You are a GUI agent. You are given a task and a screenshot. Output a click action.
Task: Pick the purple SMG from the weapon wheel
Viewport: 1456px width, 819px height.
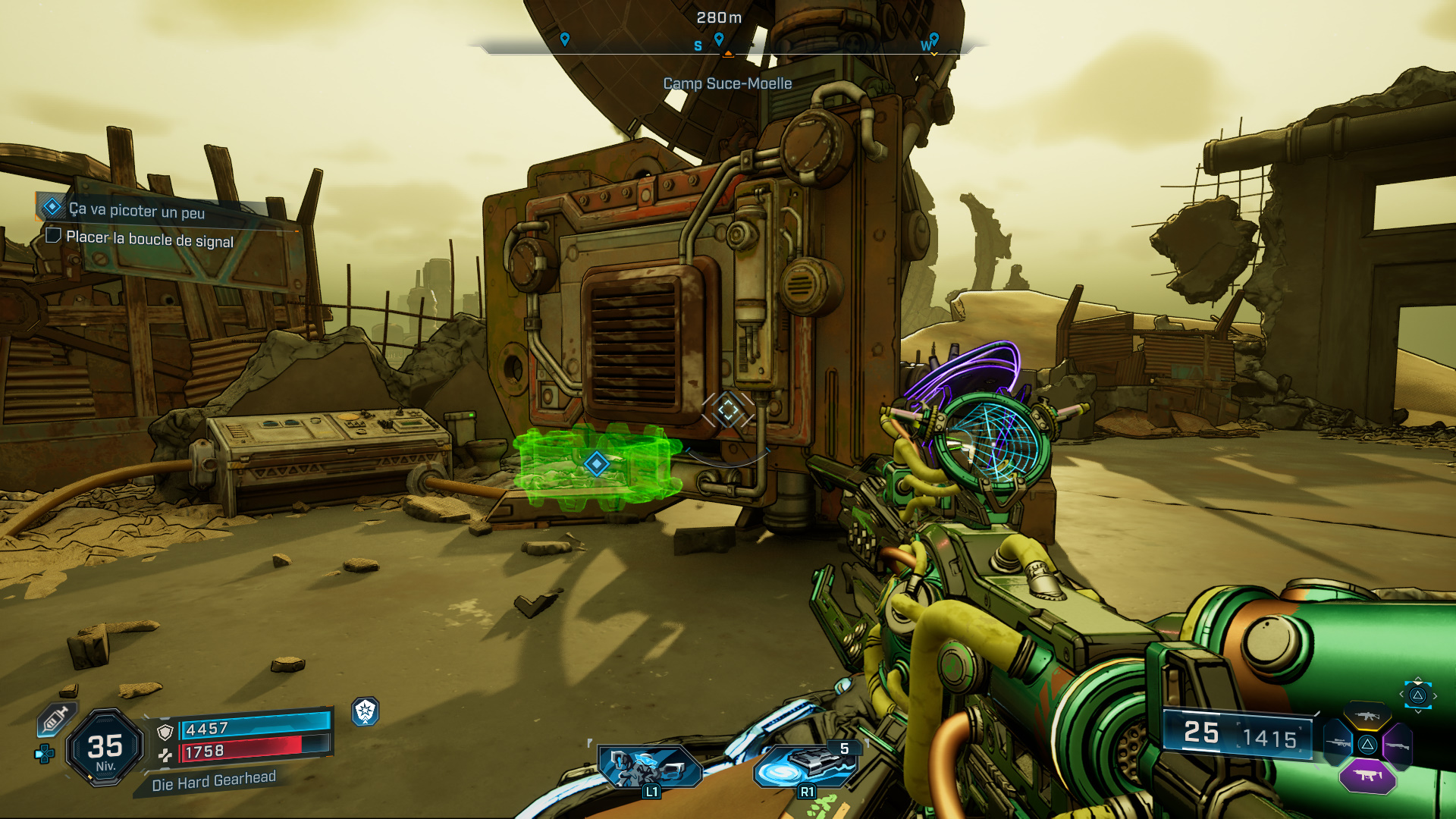(1367, 776)
